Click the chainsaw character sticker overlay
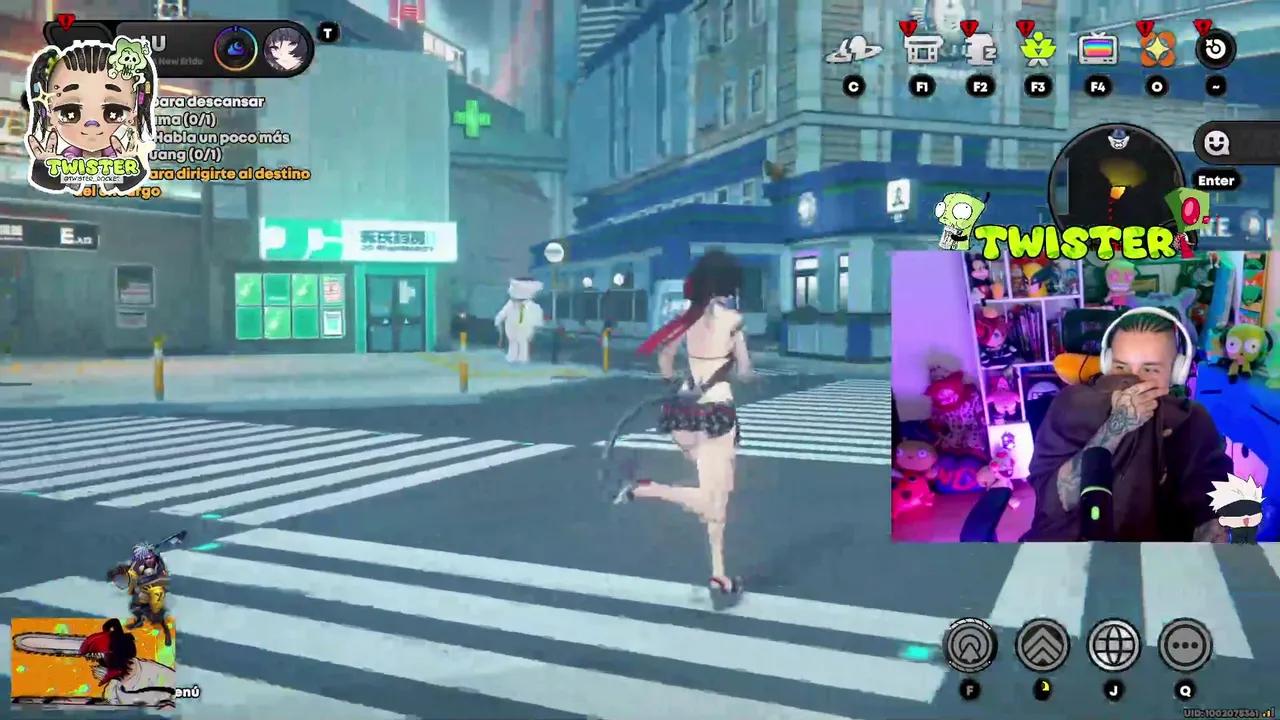The width and height of the screenshot is (1280, 720). (x=92, y=662)
